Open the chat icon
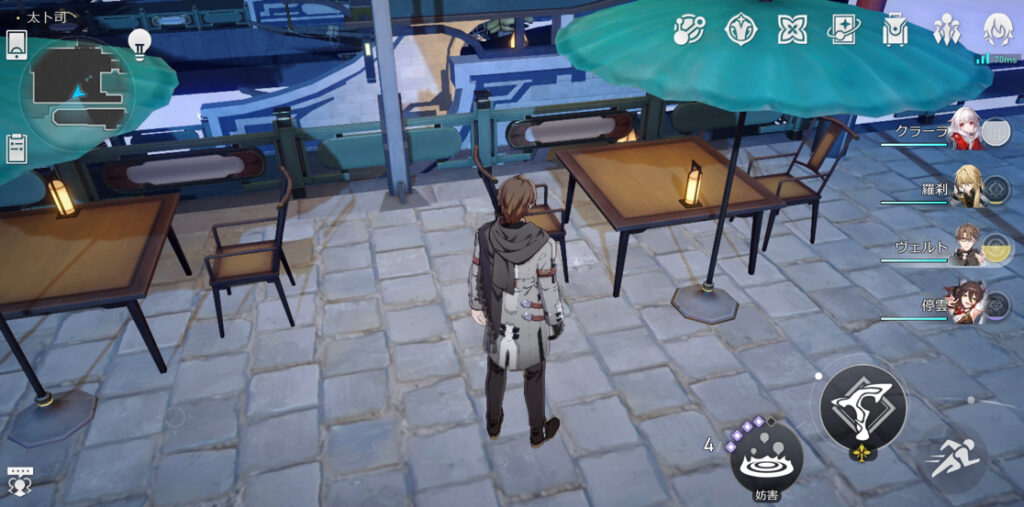Image resolution: width=1024 pixels, height=507 pixels. (x=18, y=480)
